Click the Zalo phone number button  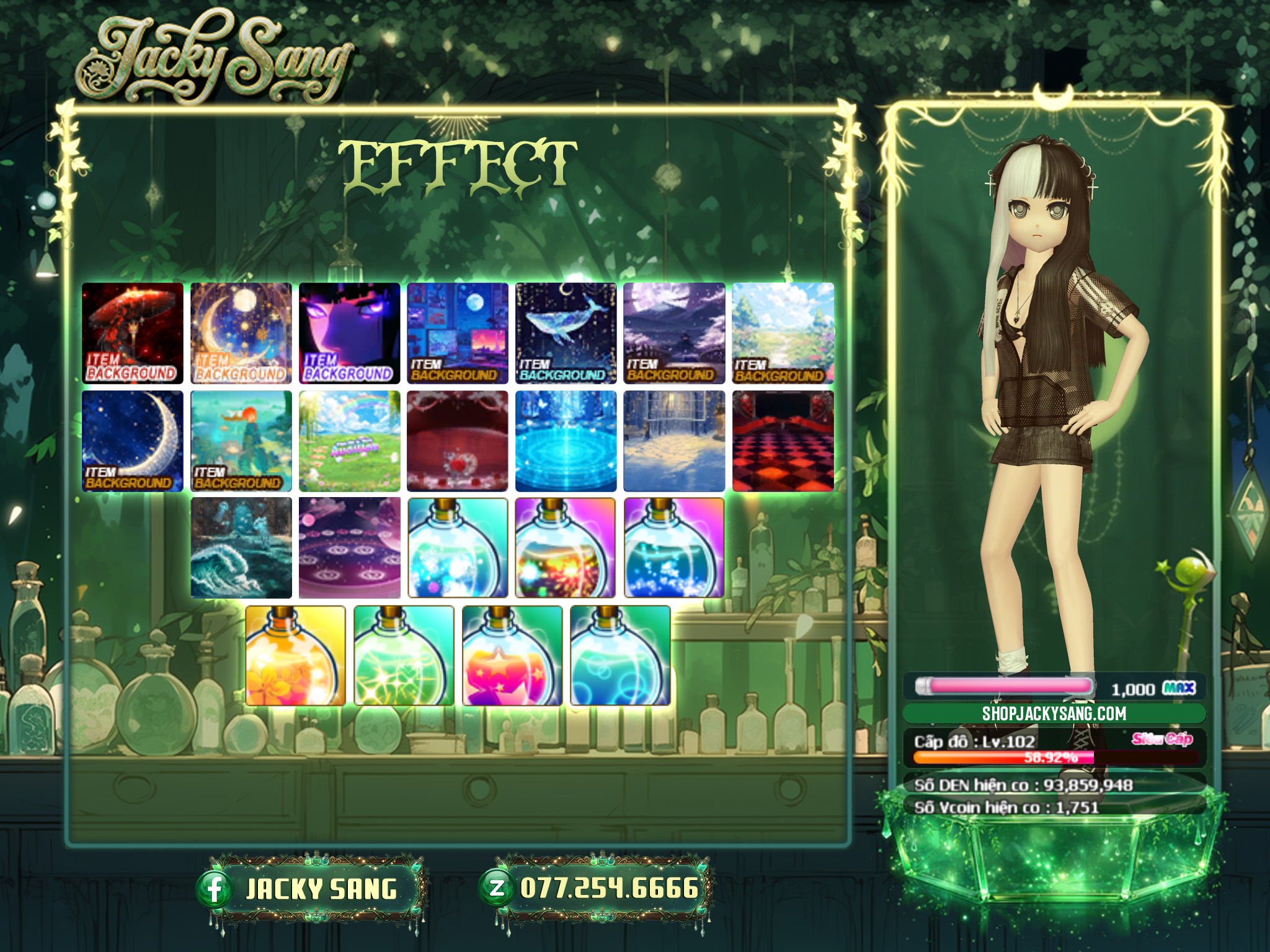coord(597,889)
